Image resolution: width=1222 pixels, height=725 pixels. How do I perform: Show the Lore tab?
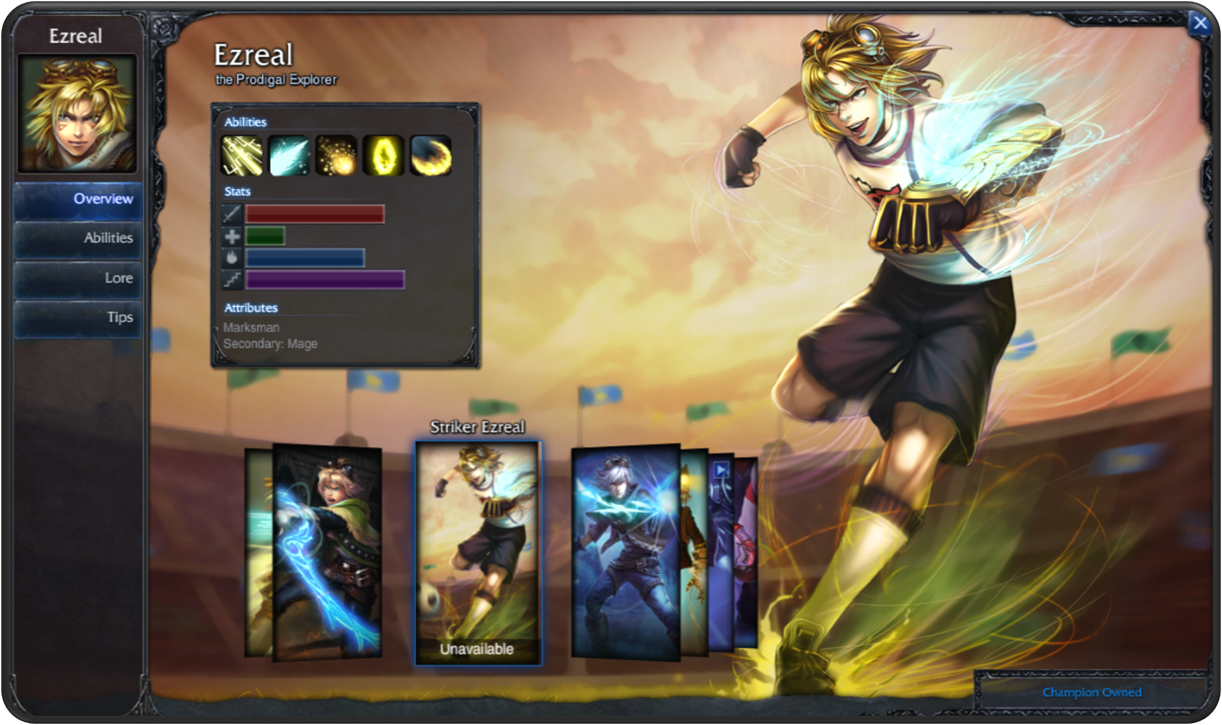77,278
